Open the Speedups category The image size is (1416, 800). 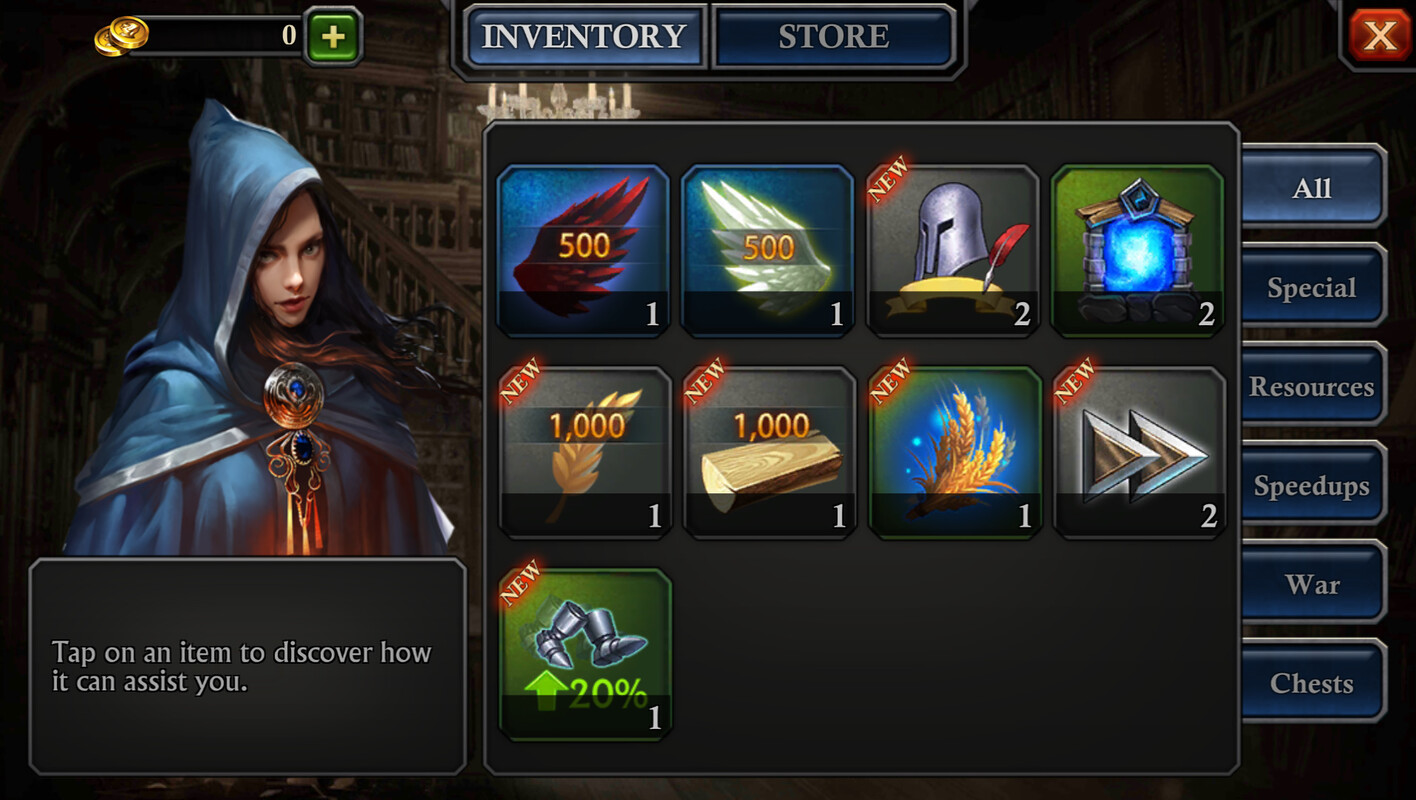pyautogui.click(x=1312, y=486)
